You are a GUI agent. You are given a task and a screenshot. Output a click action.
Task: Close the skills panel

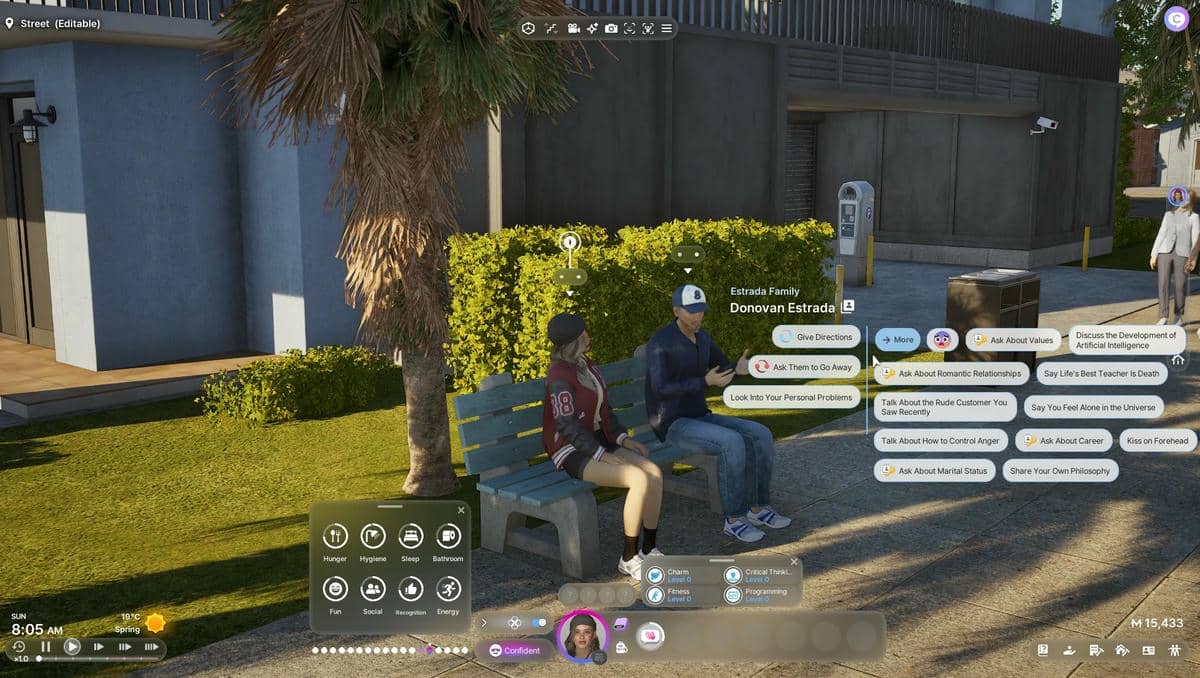[x=794, y=562]
